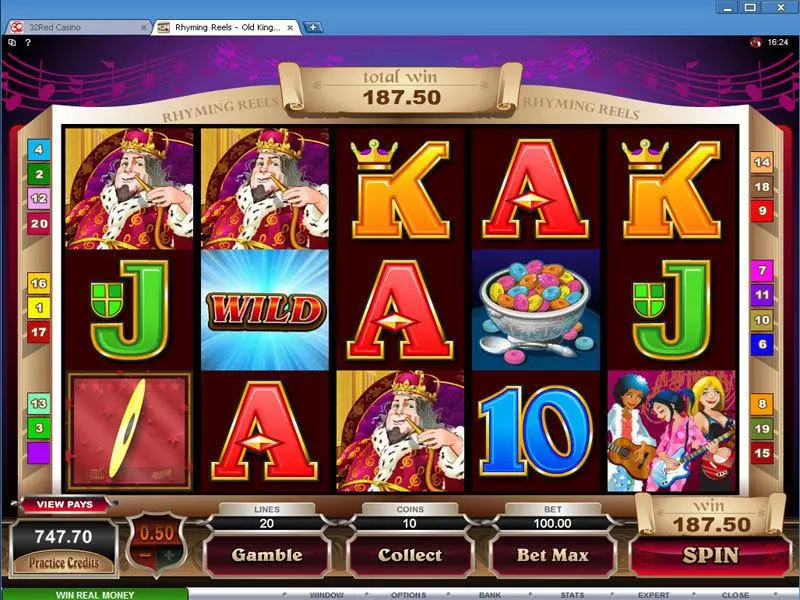800x600 pixels.
Task: Open the question mark help icon
Action: tap(26, 43)
